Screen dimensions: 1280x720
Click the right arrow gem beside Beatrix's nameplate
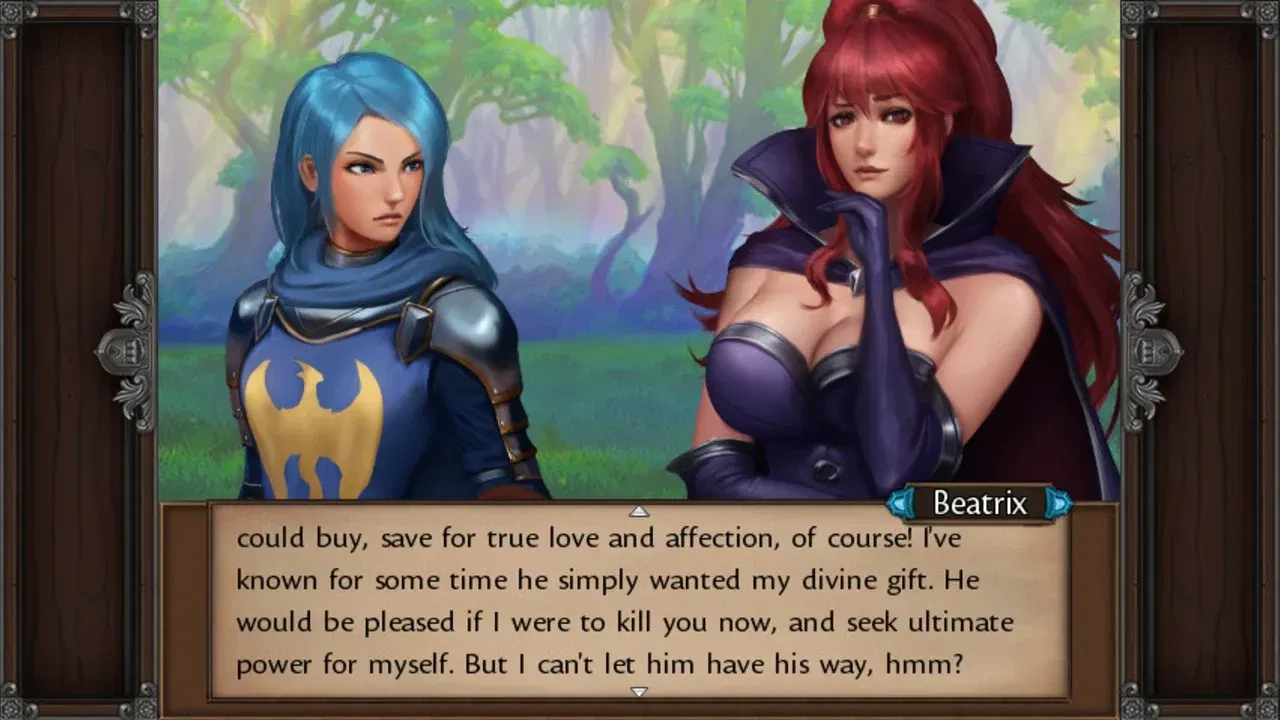click(x=1056, y=504)
